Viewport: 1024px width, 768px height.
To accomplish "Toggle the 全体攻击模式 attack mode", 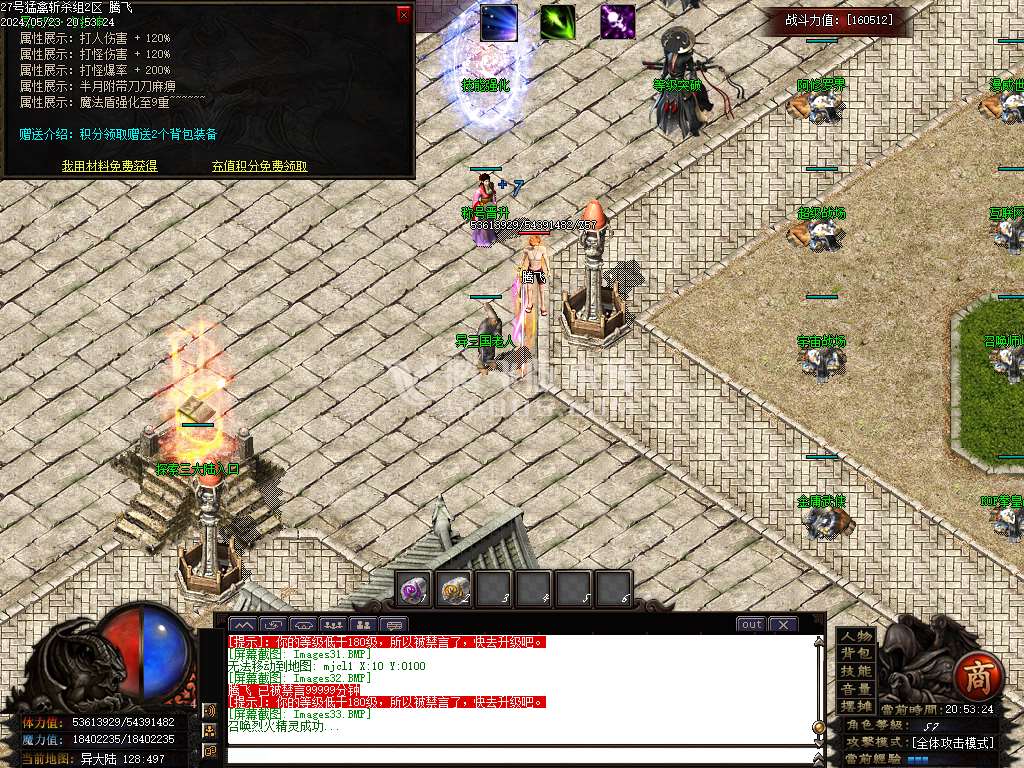I will click(x=952, y=743).
